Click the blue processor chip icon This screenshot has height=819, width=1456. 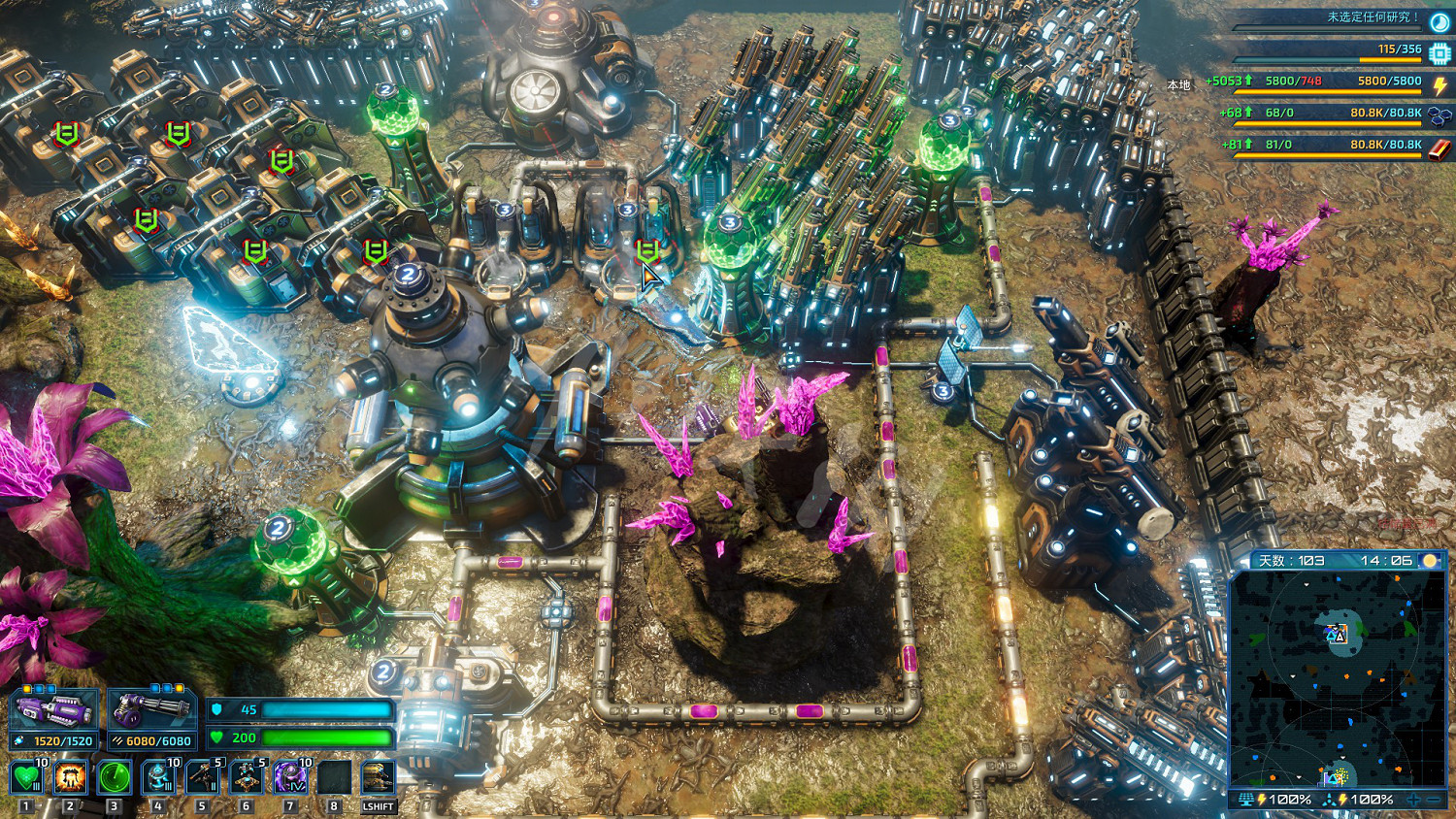click(x=1439, y=53)
